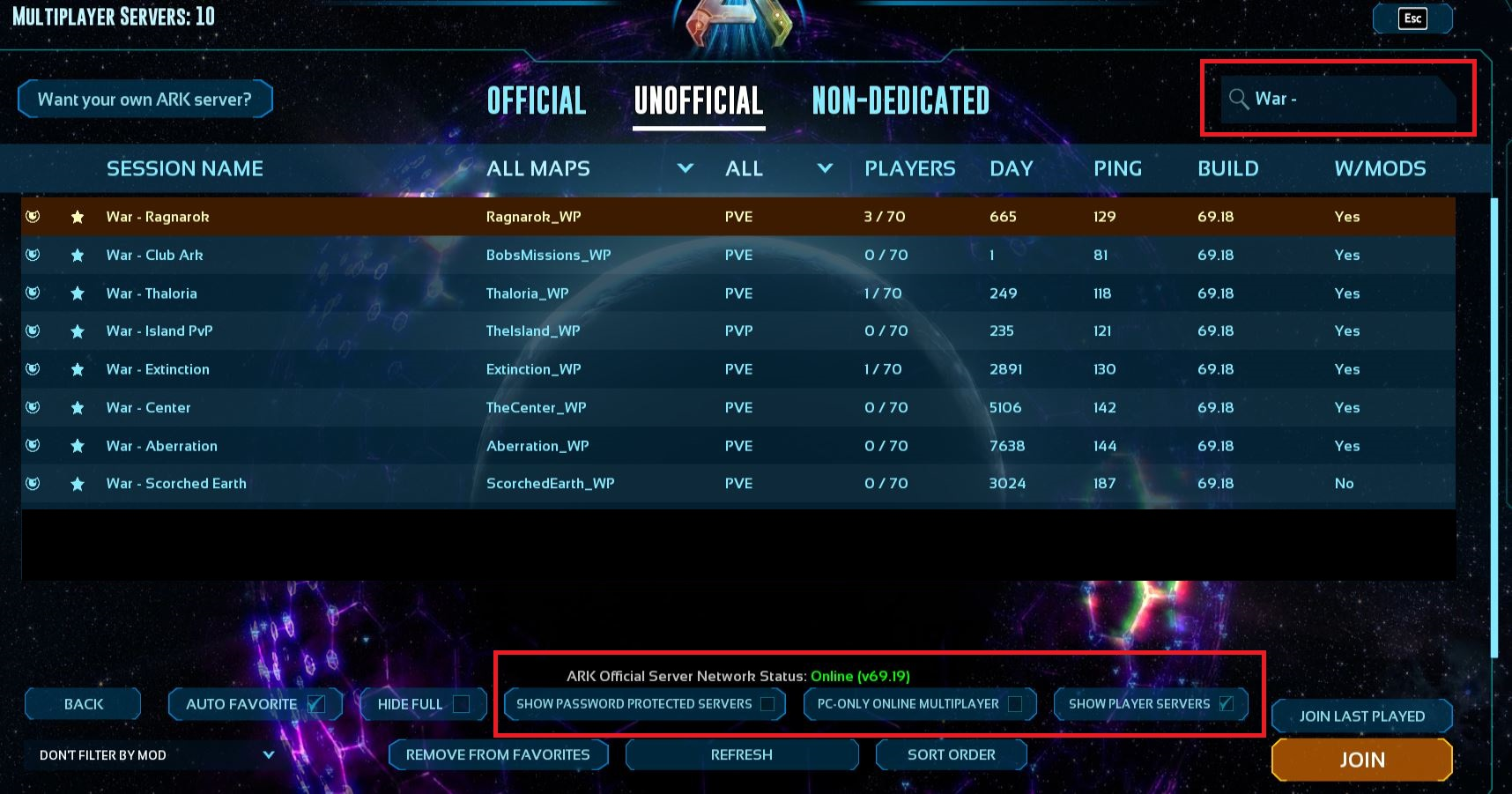Enable Show Password Protected Servers
The width and height of the screenshot is (1512, 794).
768,703
